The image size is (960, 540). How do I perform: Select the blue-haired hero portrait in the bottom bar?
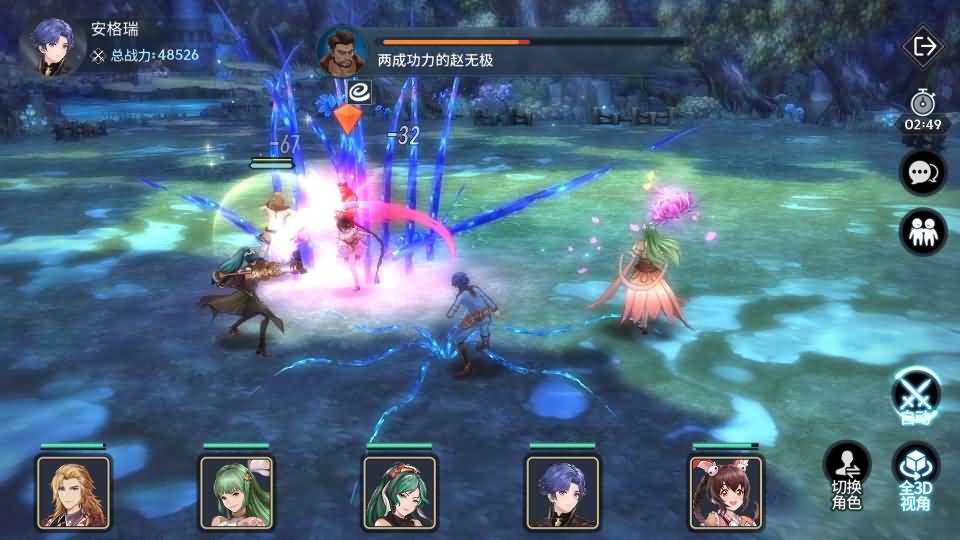[x=562, y=491]
